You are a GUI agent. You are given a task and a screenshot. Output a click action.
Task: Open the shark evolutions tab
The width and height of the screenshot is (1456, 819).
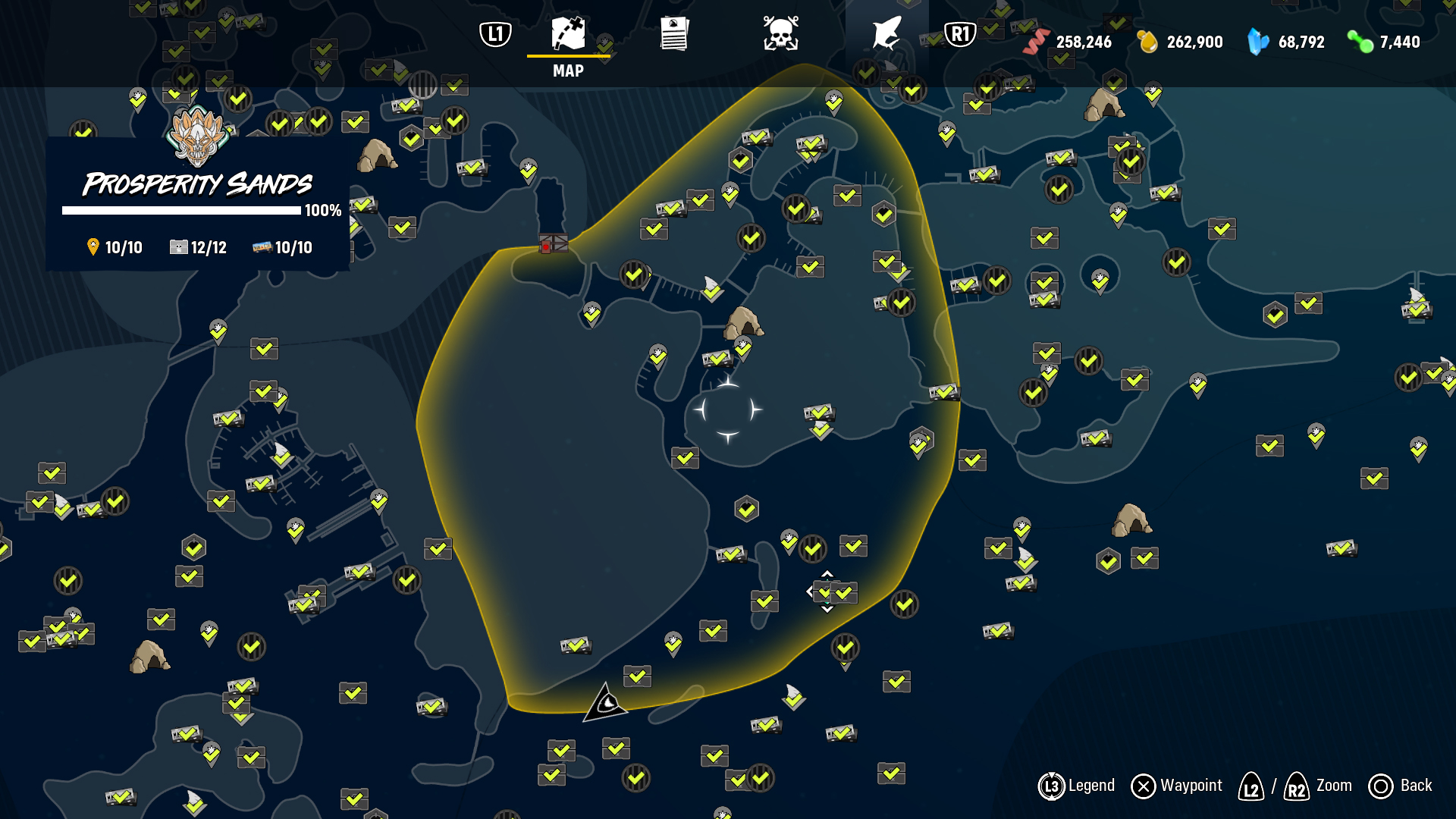point(886,35)
